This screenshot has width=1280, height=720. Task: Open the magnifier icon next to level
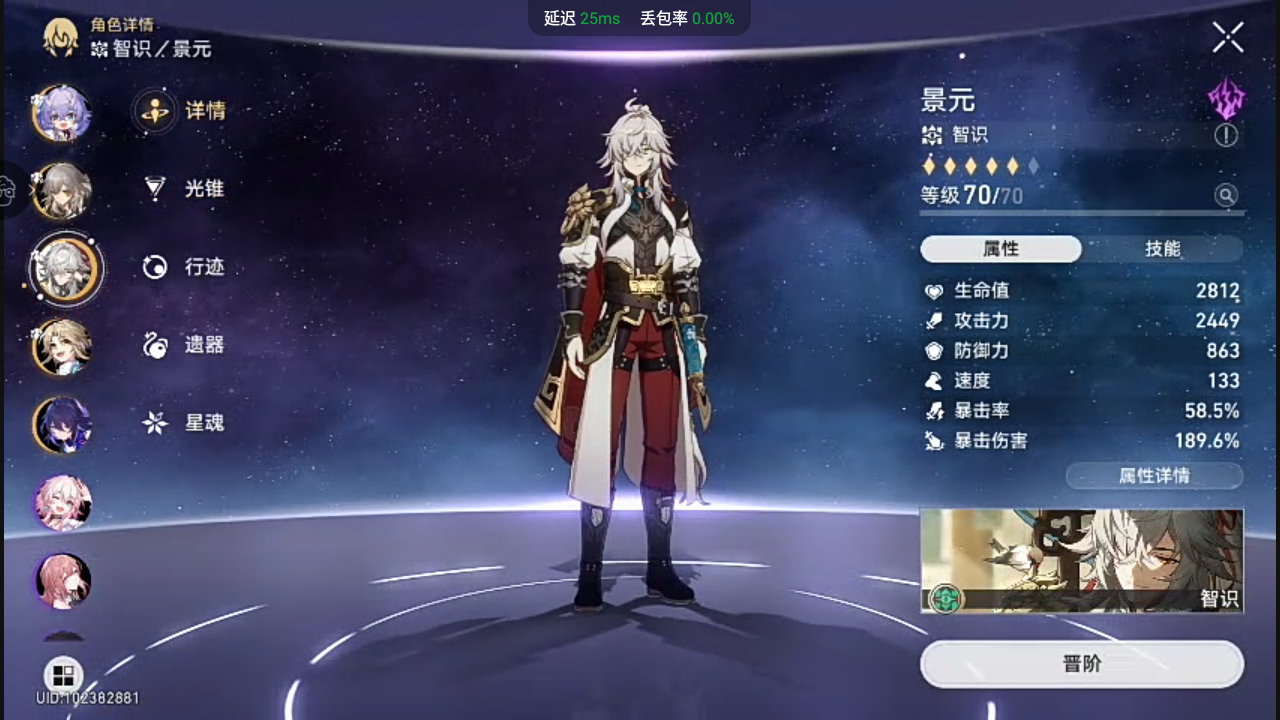tap(1226, 195)
